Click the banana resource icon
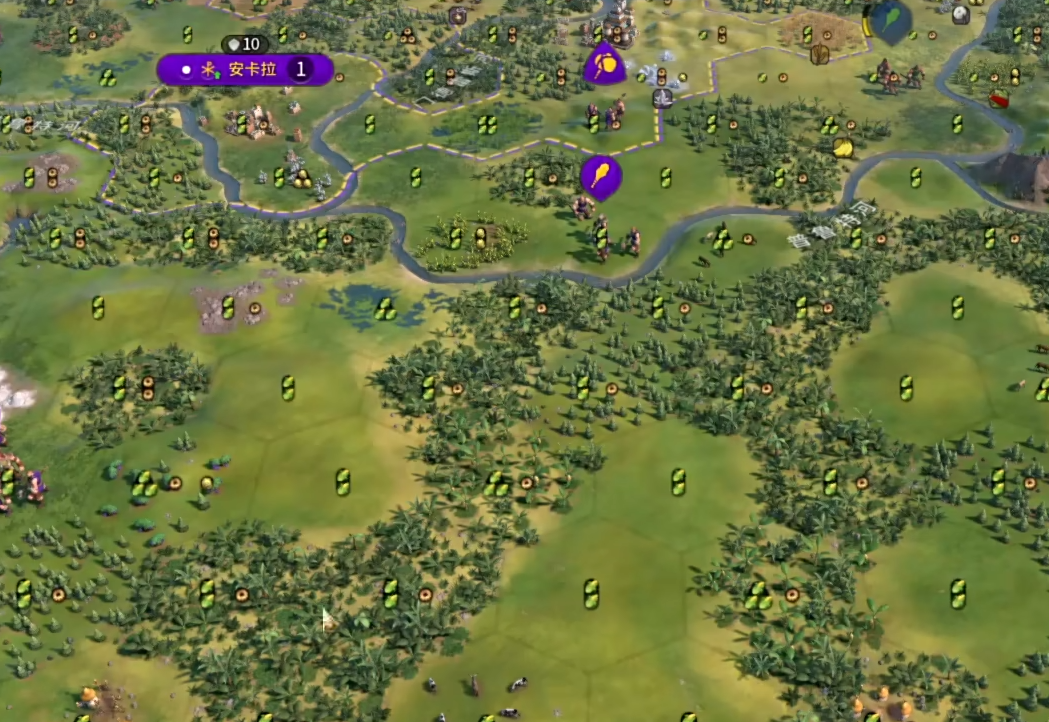1049x722 pixels. coord(843,148)
